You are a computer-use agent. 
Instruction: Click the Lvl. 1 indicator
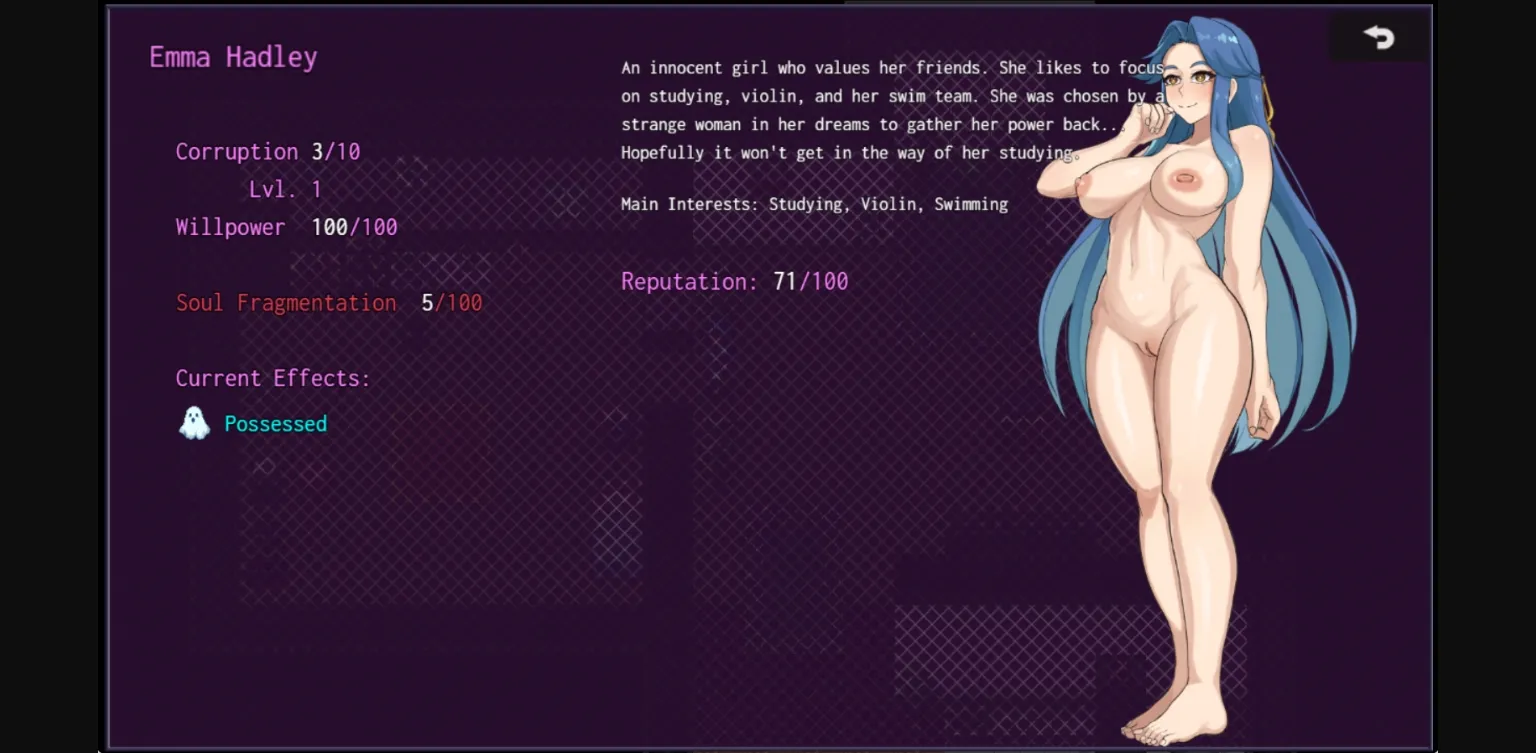(x=285, y=189)
